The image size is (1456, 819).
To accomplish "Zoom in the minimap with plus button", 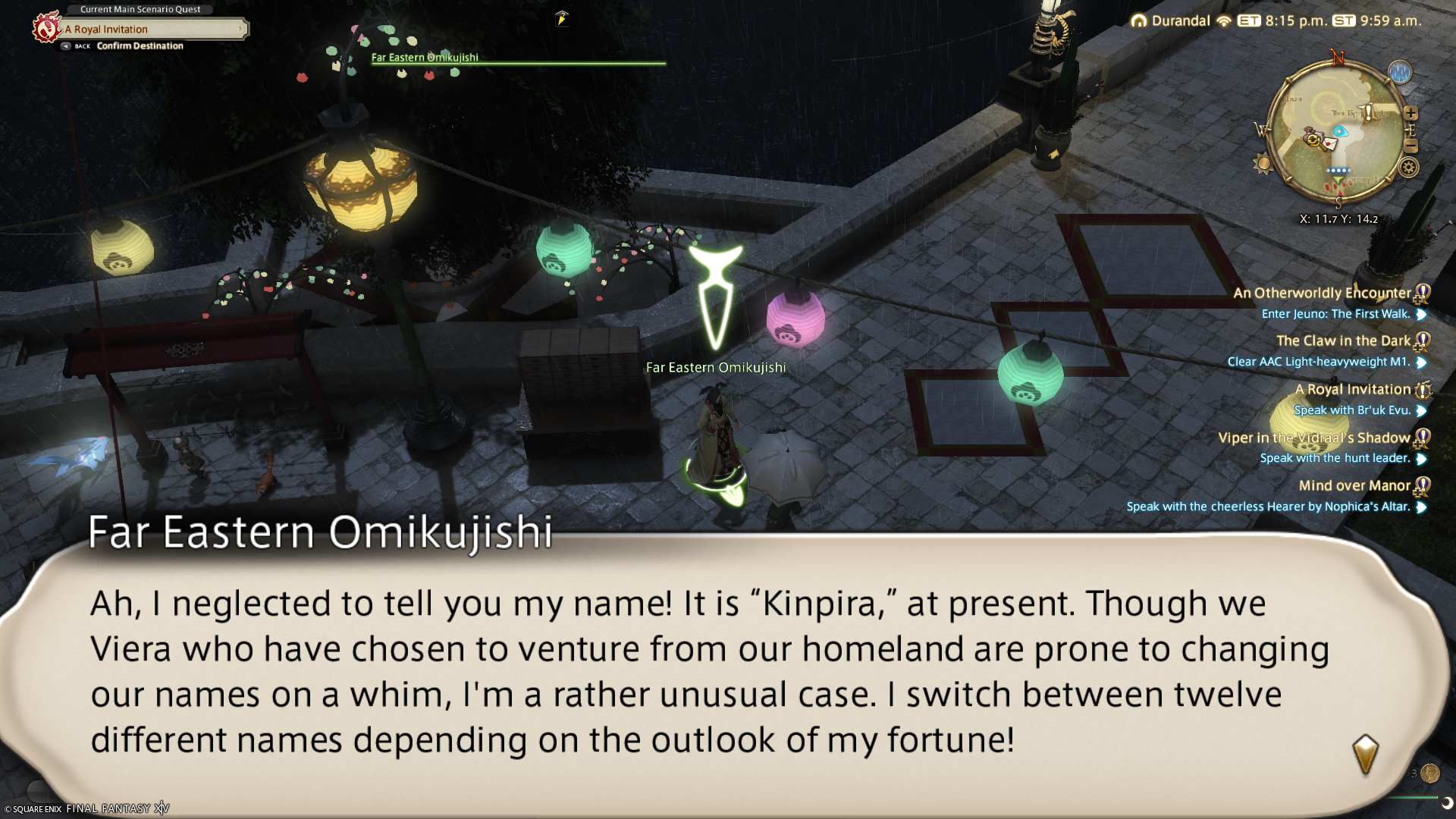I will coord(1410,113).
